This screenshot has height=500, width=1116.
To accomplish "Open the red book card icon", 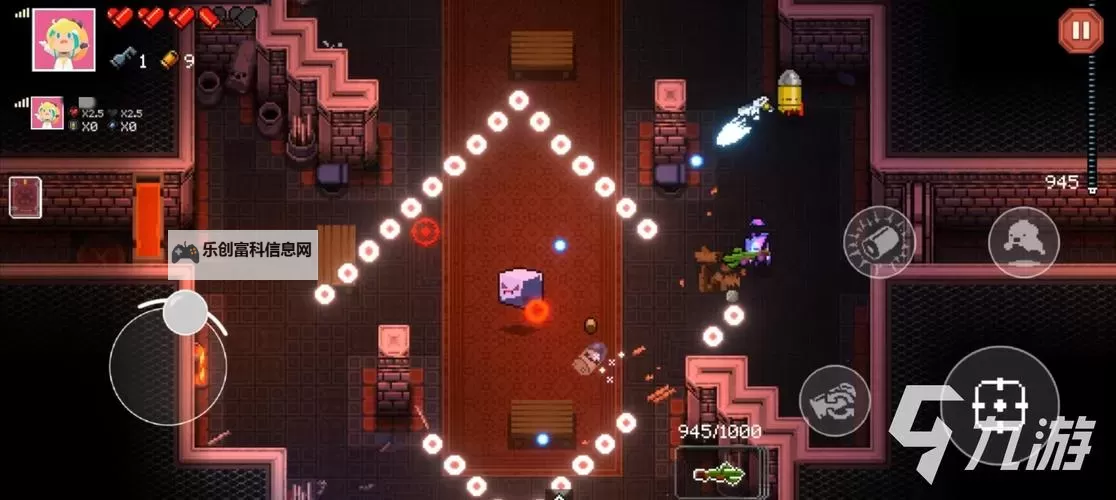I will coord(25,197).
